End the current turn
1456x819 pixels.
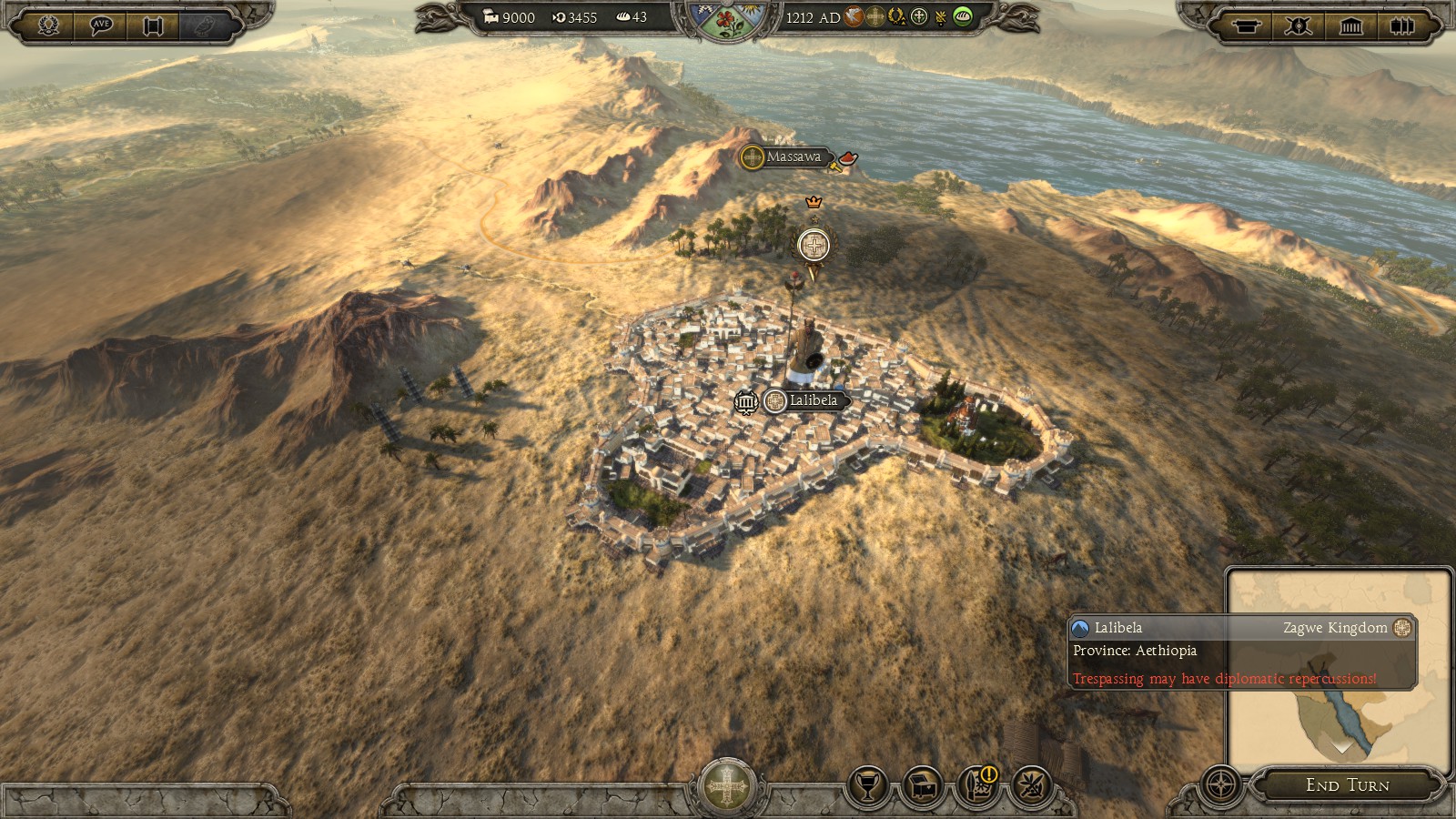click(1347, 785)
